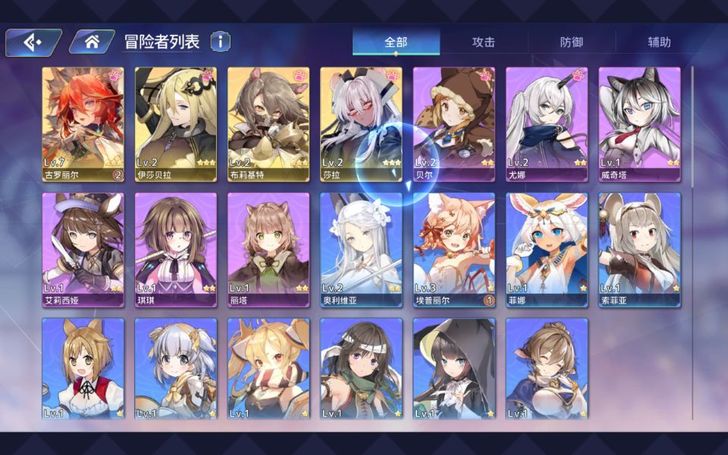The image size is (728, 455).
Task: Switch to the 攻击 tab
Action: click(x=484, y=42)
